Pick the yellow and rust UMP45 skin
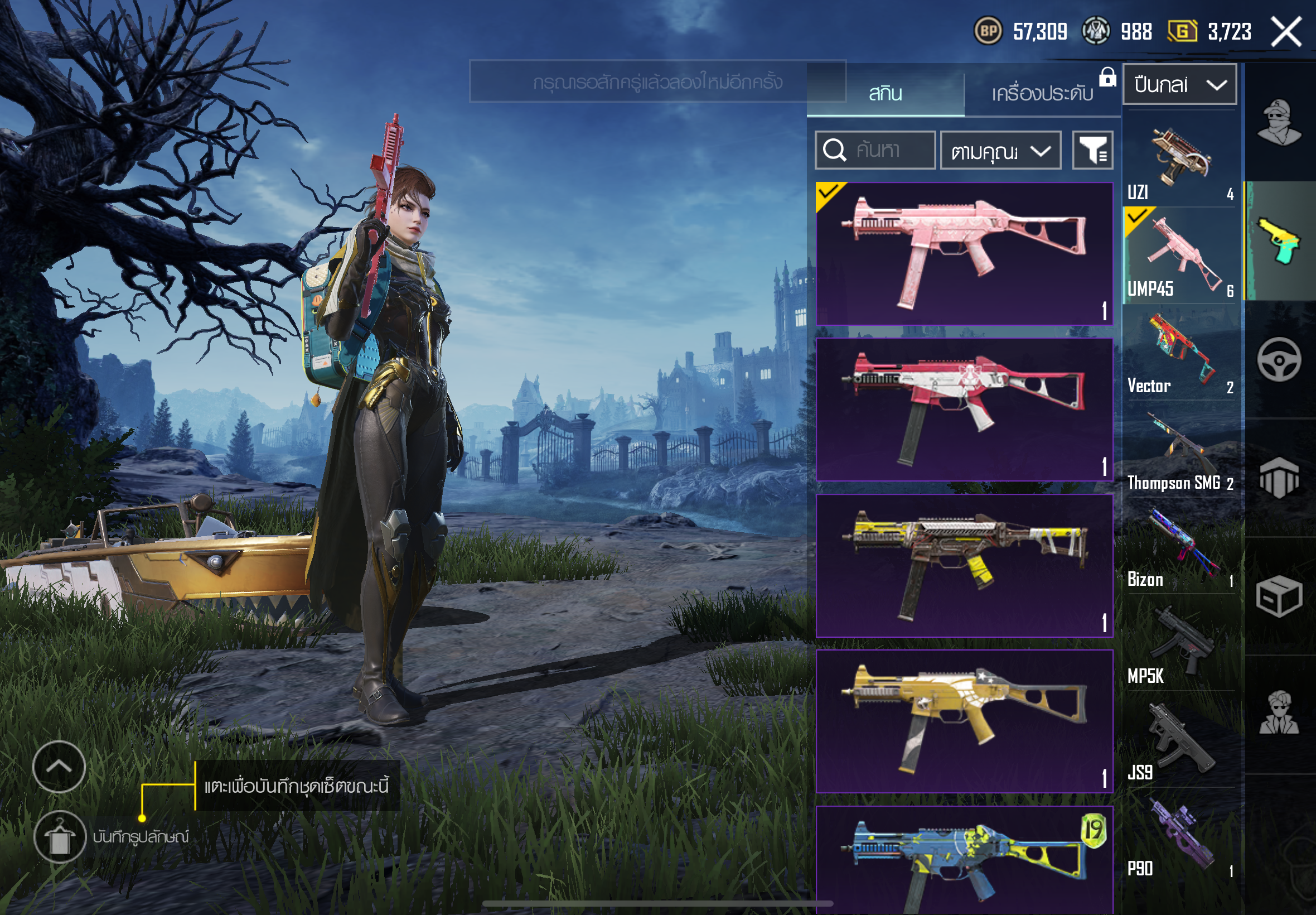The image size is (1316, 915). pos(964,565)
